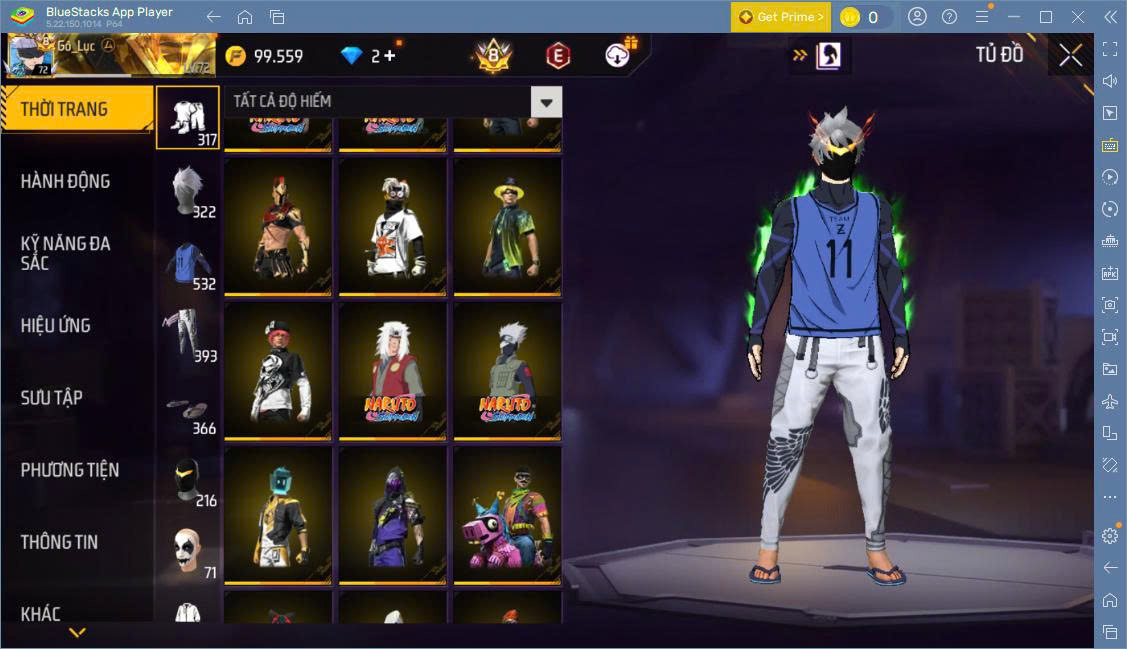The width and height of the screenshot is (1127, 649).
Task: Select the Jiraiya Naruto outfit
Action: coord(392,371)
